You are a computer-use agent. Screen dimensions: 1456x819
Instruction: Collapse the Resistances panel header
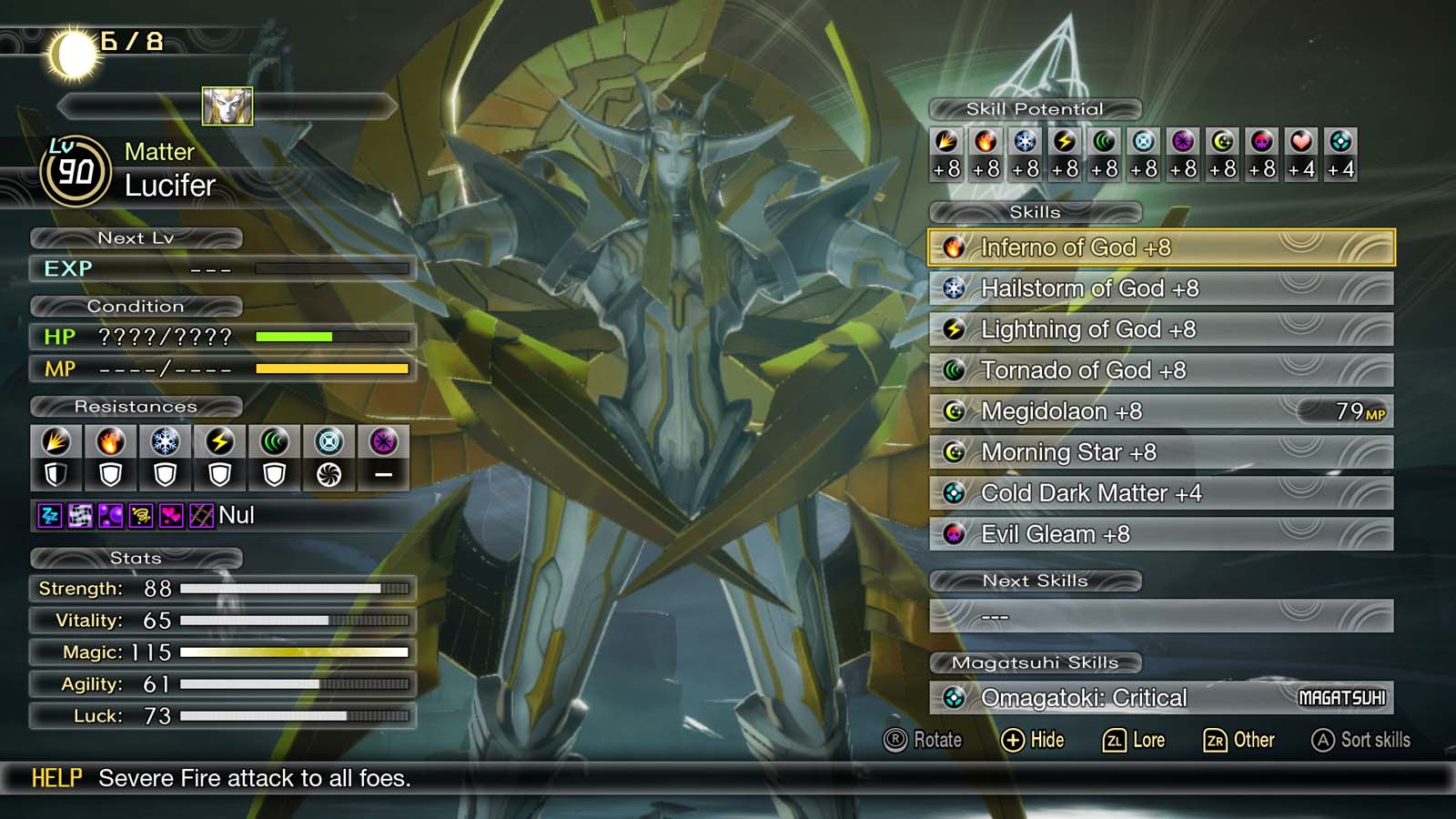135,407
